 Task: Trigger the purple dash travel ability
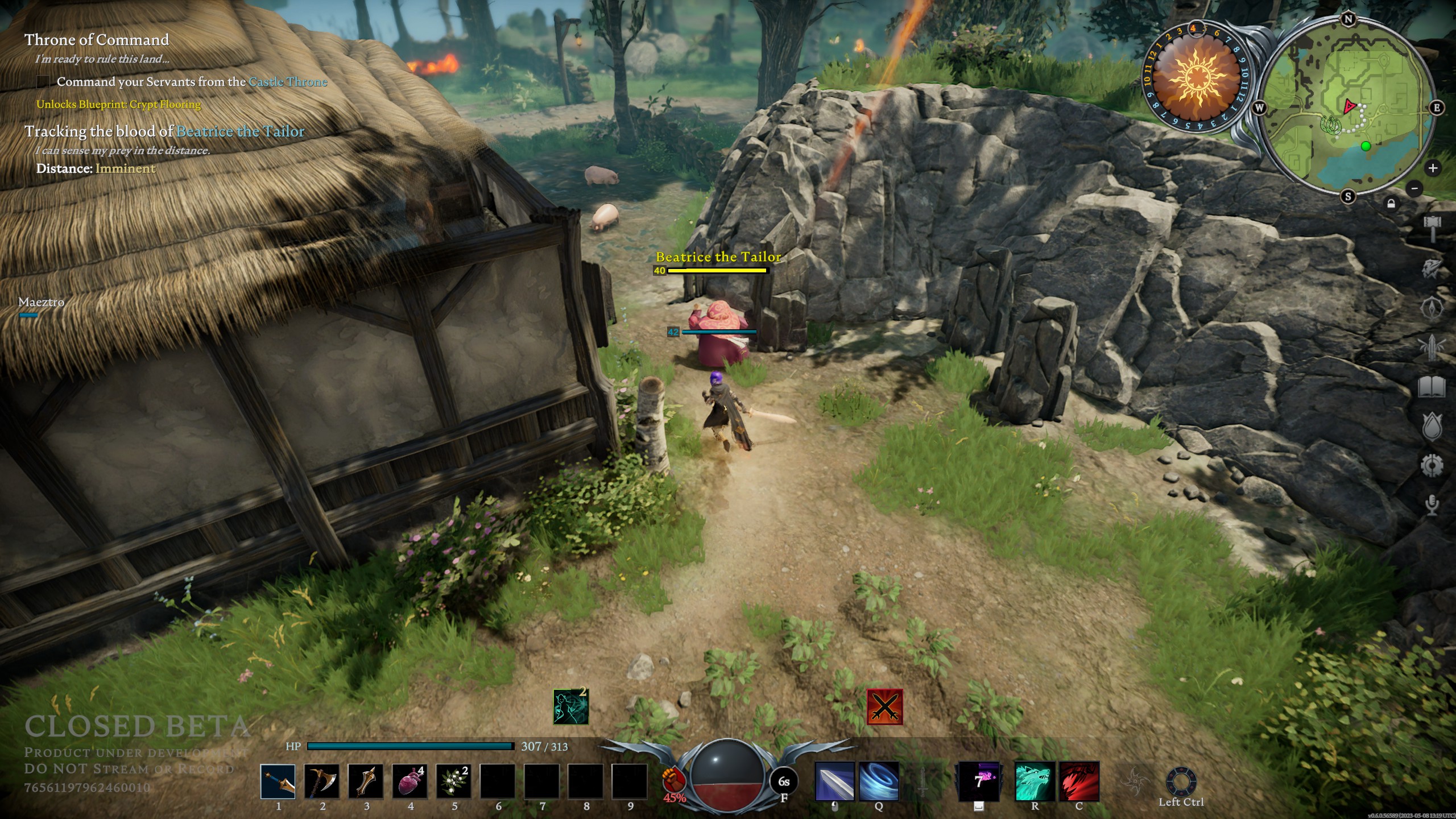(979, 781)
